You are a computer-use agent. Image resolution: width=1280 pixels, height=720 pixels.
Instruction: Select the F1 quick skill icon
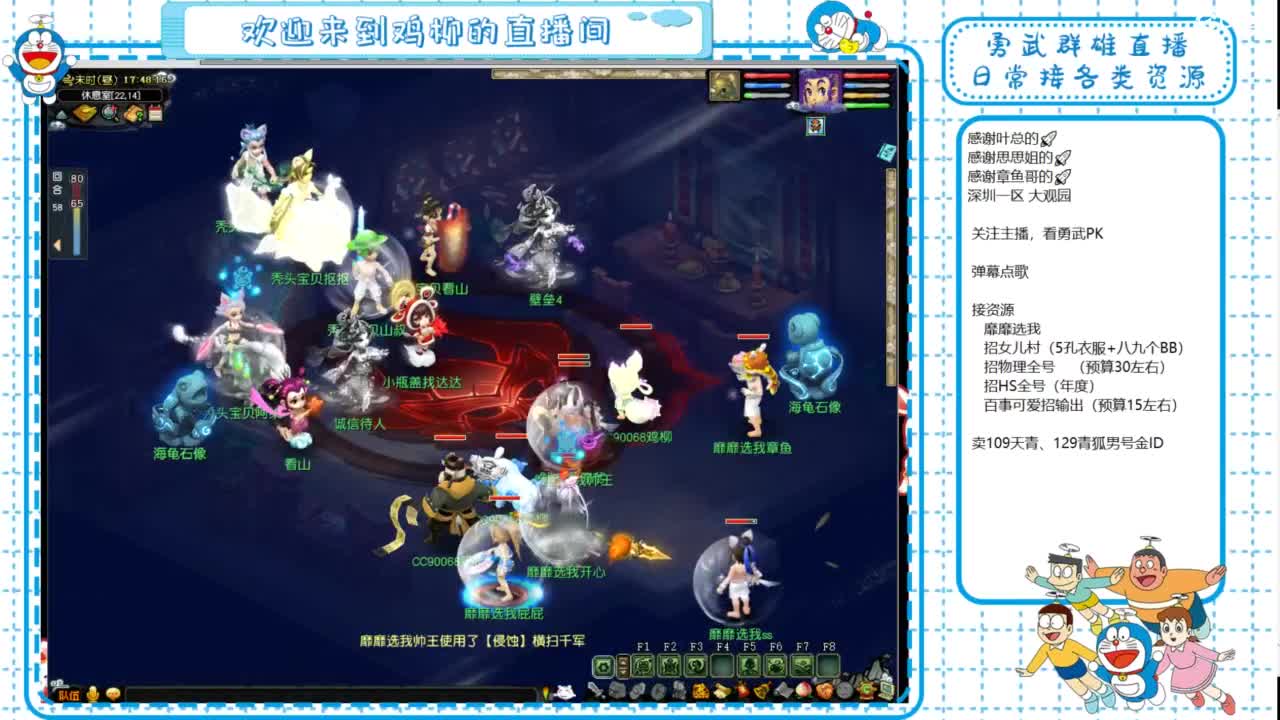(x=641, y=665)
